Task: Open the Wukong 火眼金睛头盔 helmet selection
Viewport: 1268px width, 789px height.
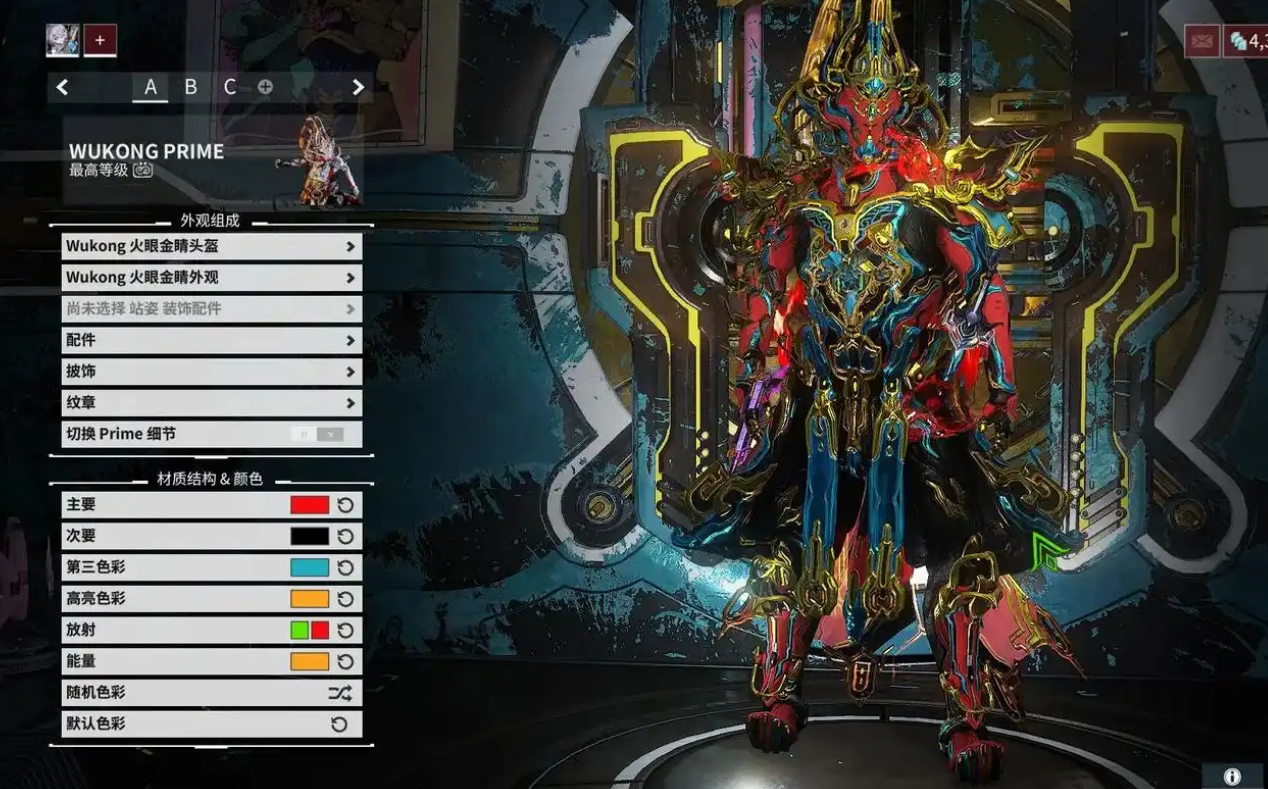Action: click(211, 246)
